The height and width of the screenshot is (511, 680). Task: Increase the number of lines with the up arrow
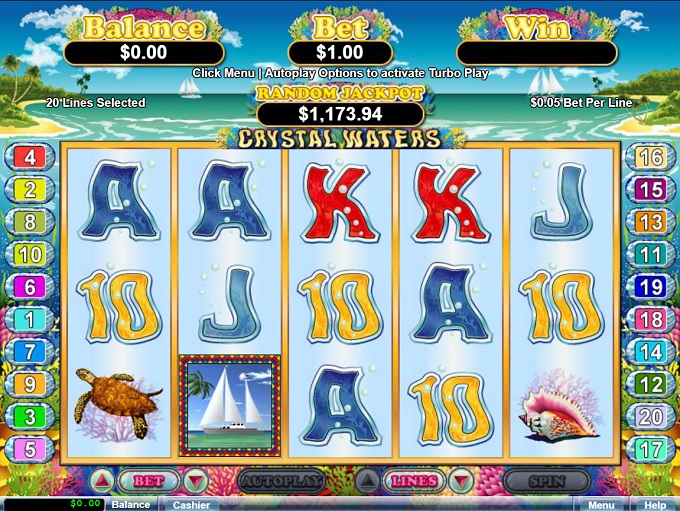[367, 481]
